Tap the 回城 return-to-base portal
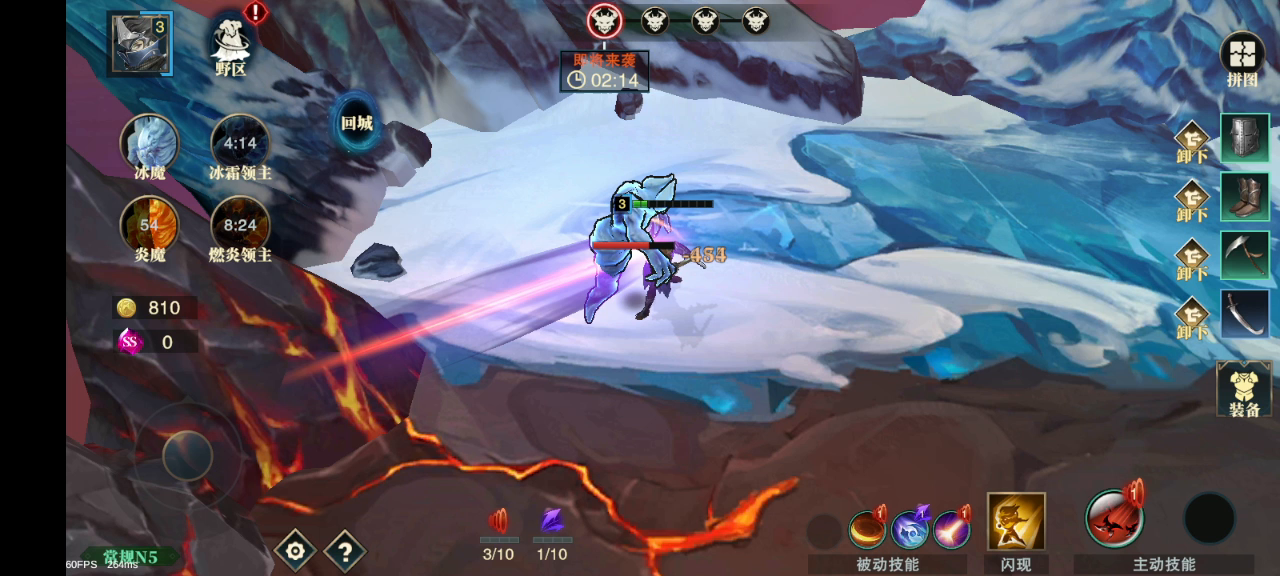 coord(356,123)
